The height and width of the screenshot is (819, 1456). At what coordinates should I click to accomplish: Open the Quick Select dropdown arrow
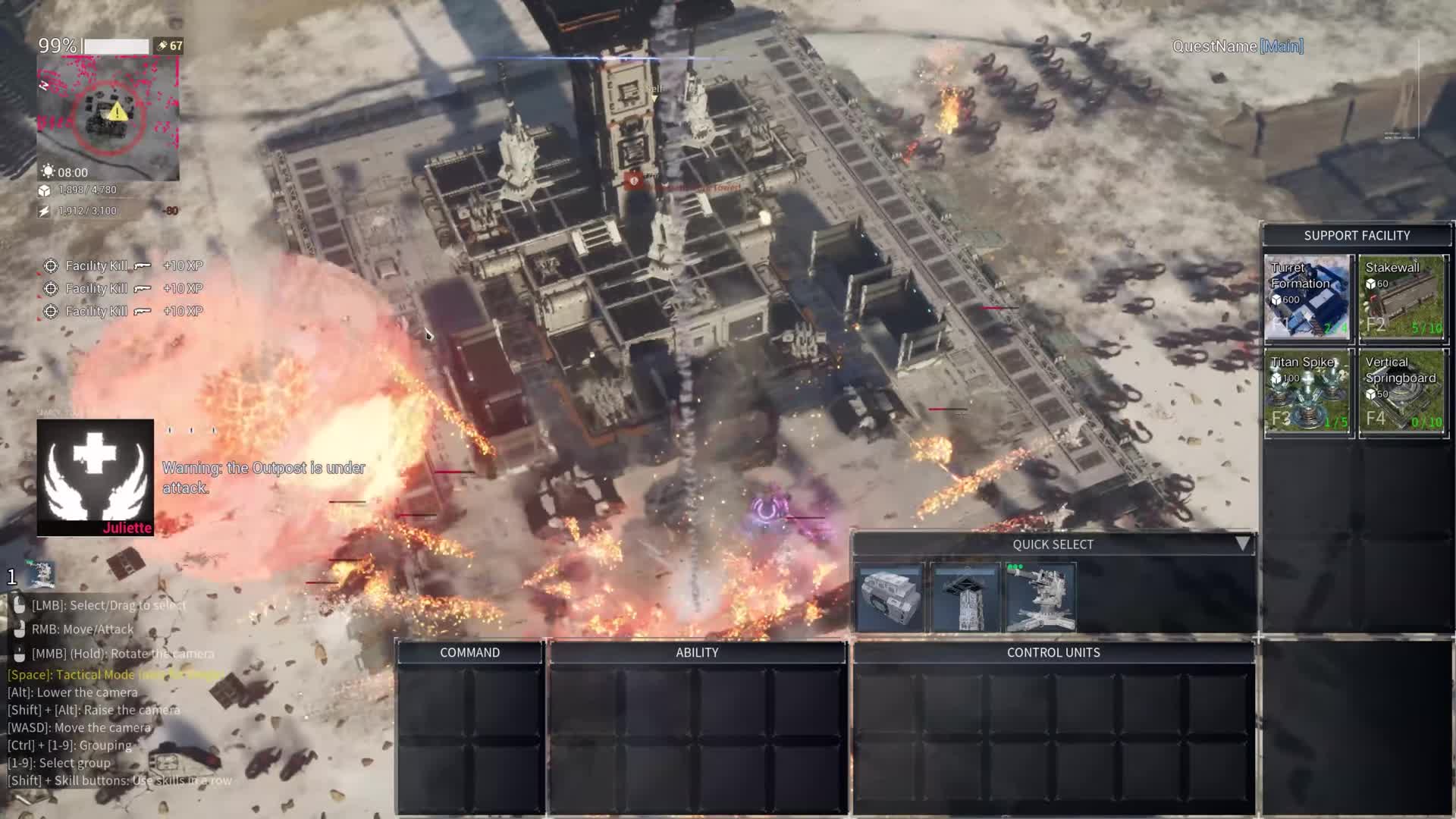pos(1242,543)
